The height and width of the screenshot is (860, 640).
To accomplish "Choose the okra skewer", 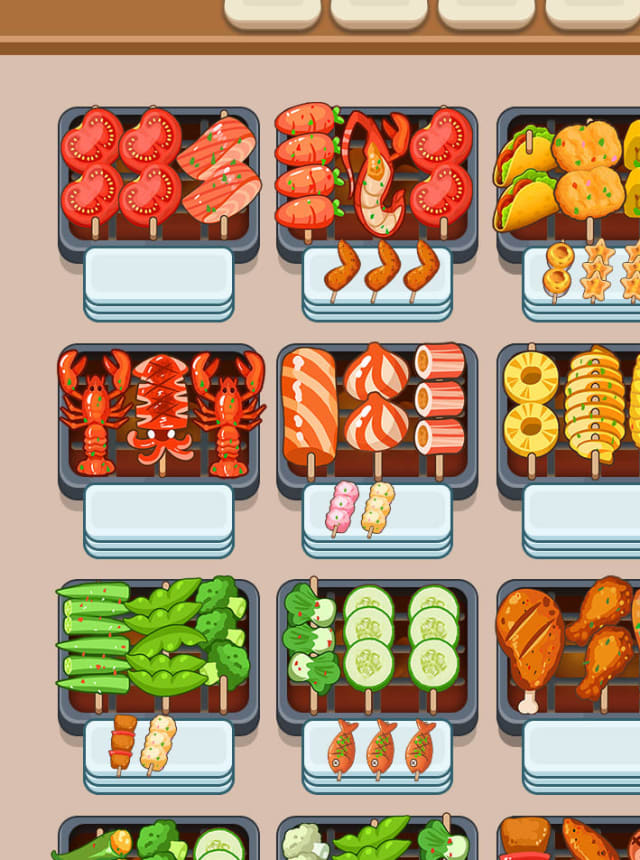I will (x=94, y=638).
